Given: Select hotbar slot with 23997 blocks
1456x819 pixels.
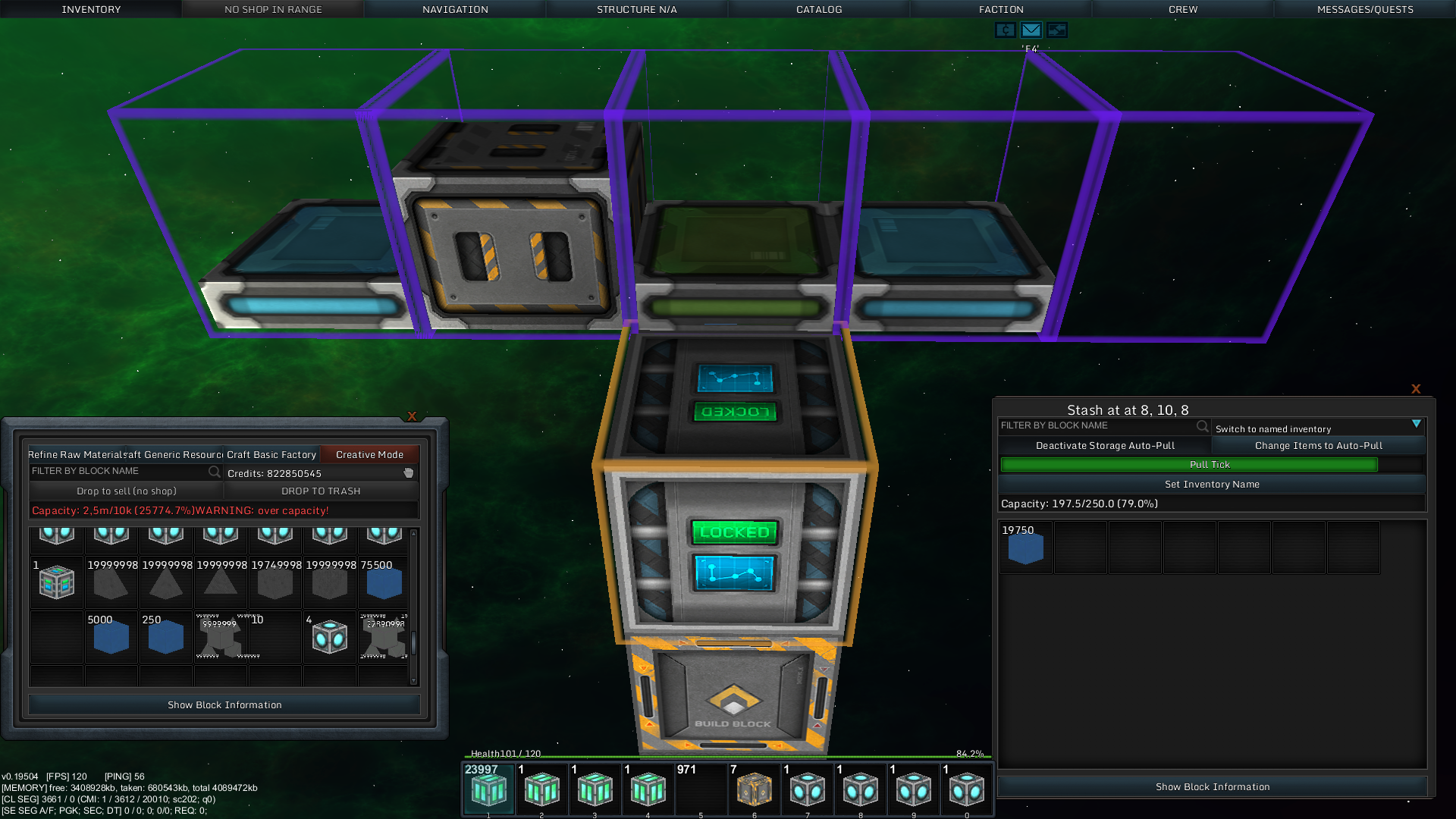Looking at the screenshot, I should [x=489, y=789].
